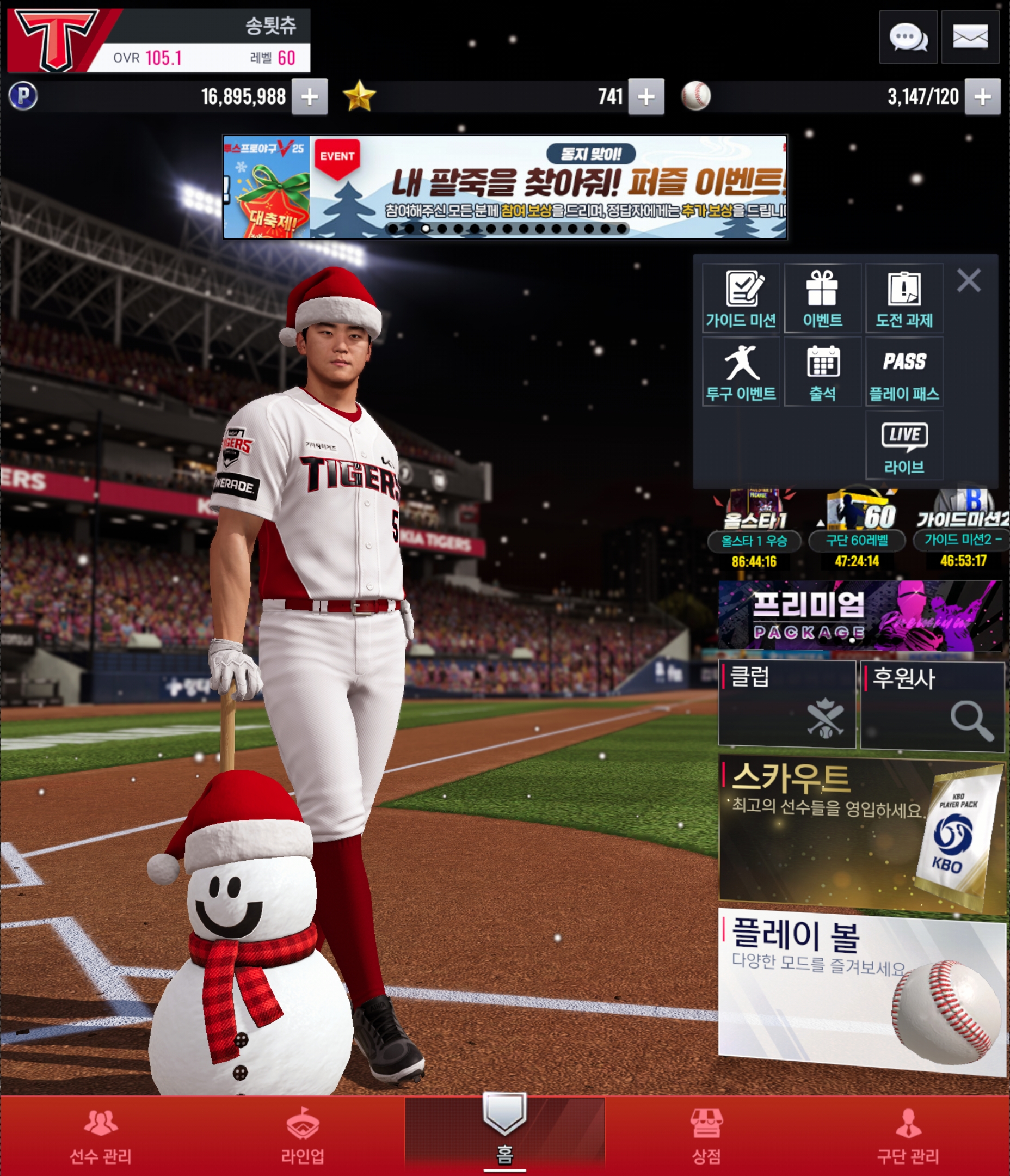The width and height of the screenshot is (1010, 1176).
Task: Refill baseballs with the plus button
Action: pos(982,97)
